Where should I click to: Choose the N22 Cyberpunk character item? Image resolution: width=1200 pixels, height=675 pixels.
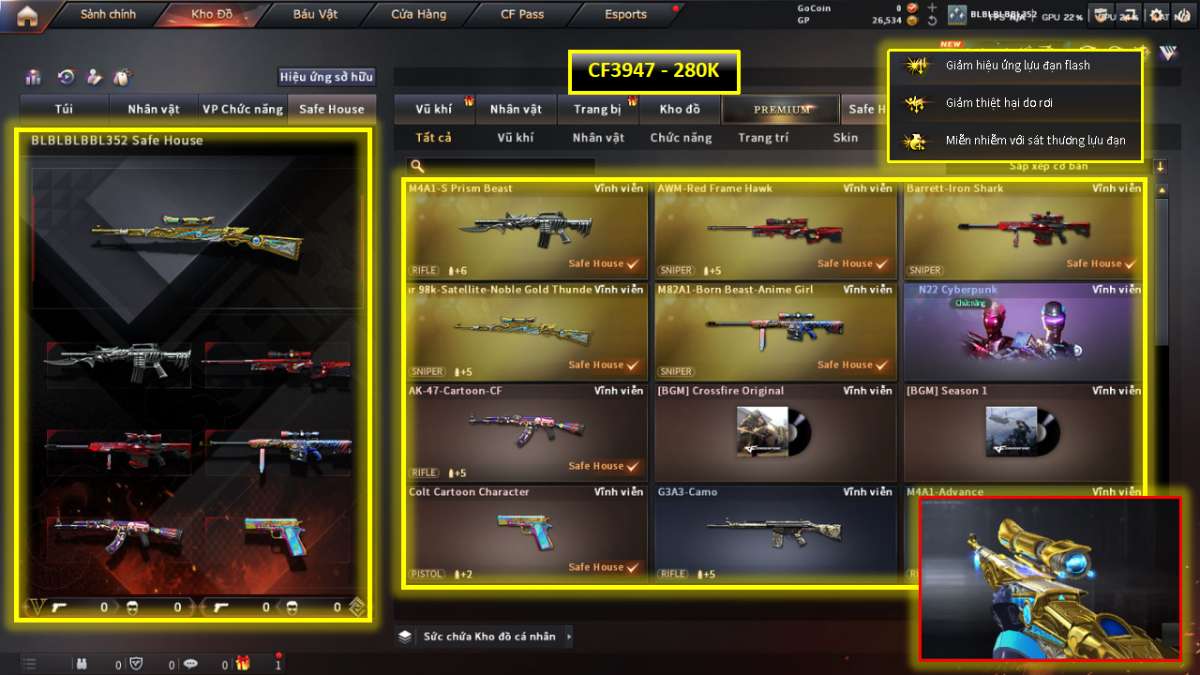pos(1023,331)
